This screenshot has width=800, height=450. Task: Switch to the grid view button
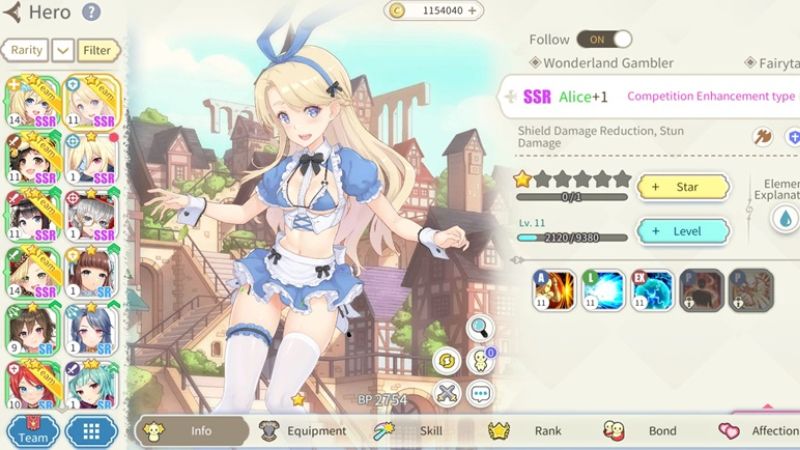[91, 432]
